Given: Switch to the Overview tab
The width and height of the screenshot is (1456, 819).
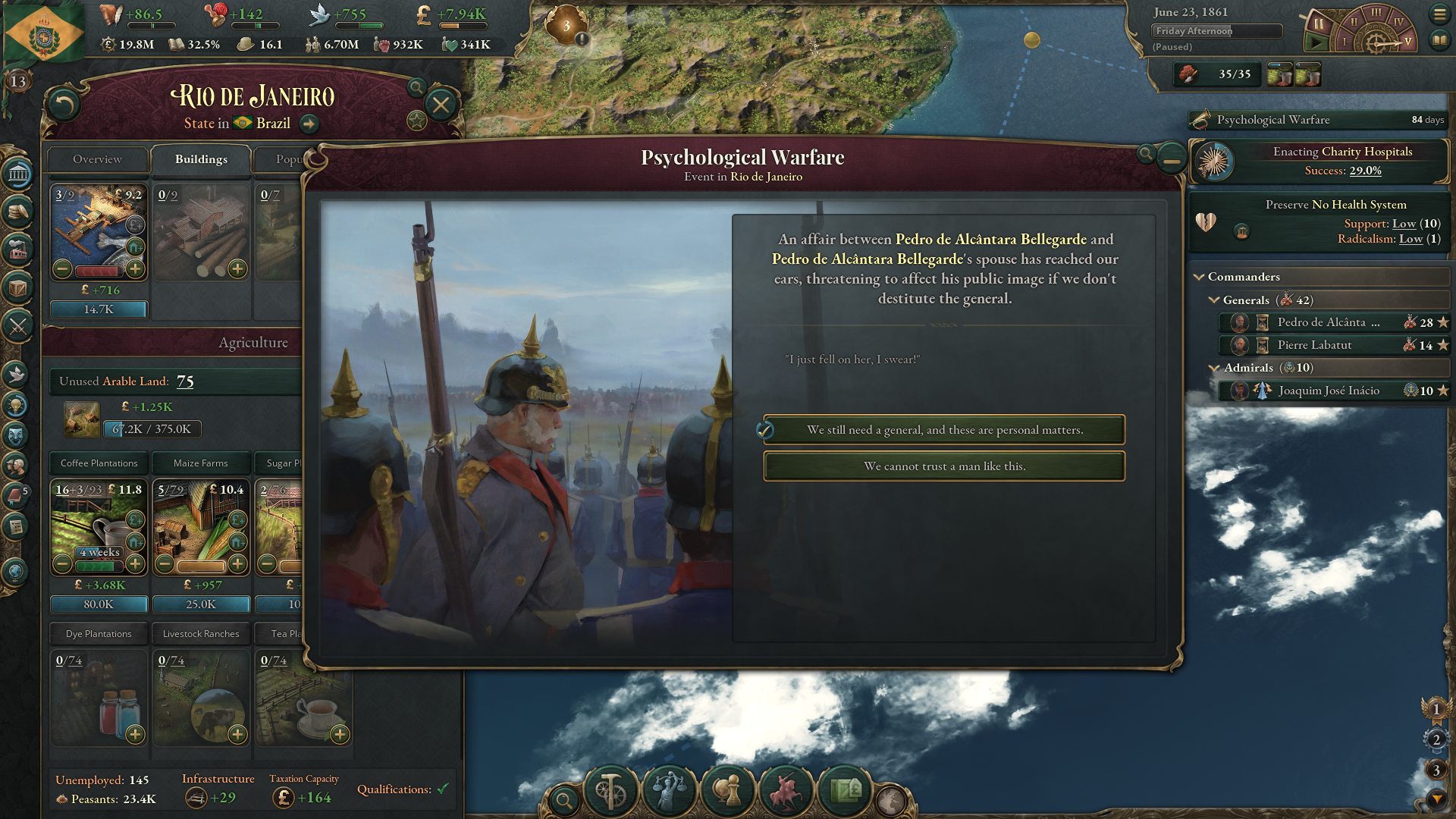Looking at the screenshot, I should tap(97, 159).
